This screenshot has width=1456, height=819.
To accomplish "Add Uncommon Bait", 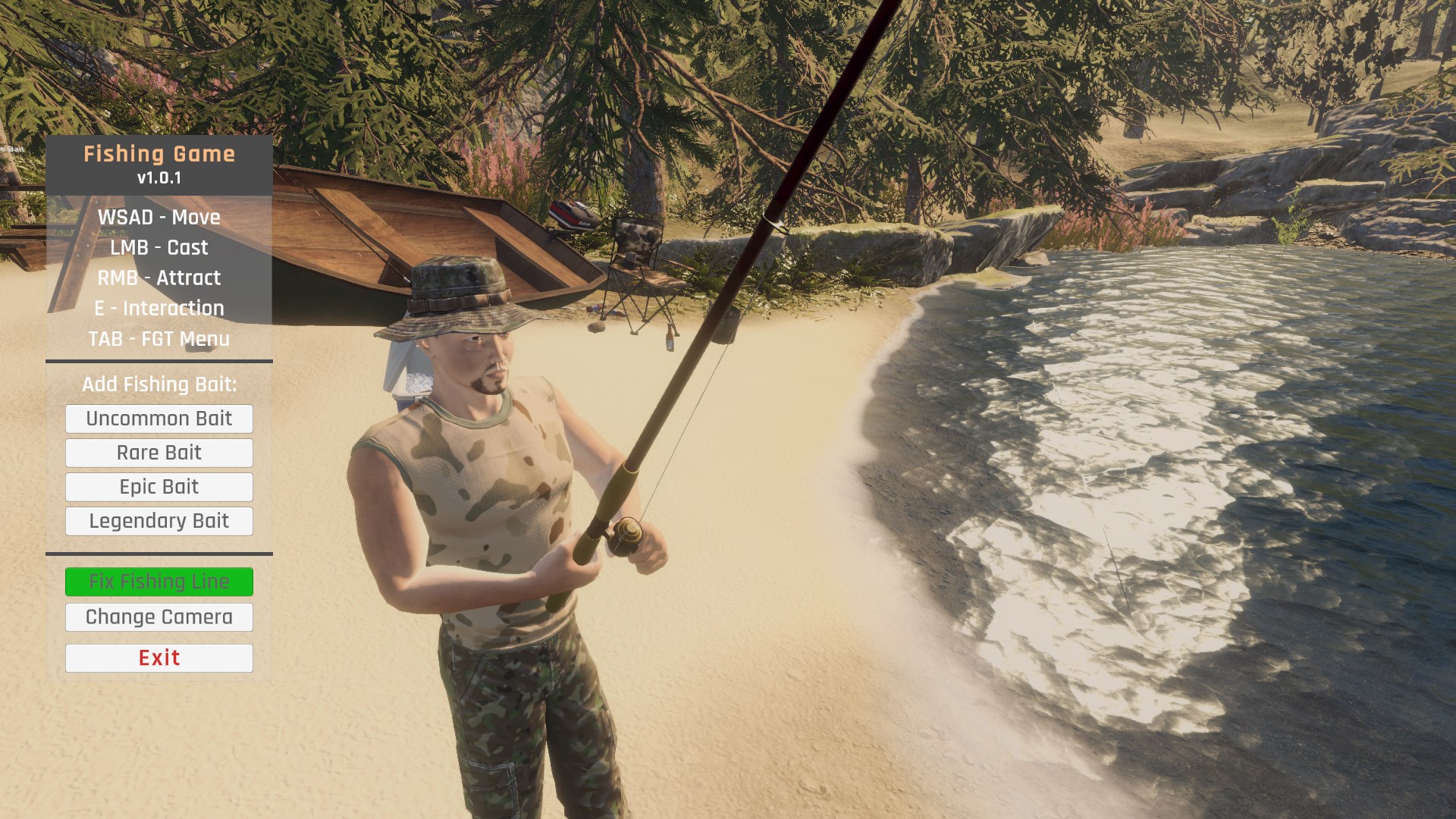I will coord(159,419).
